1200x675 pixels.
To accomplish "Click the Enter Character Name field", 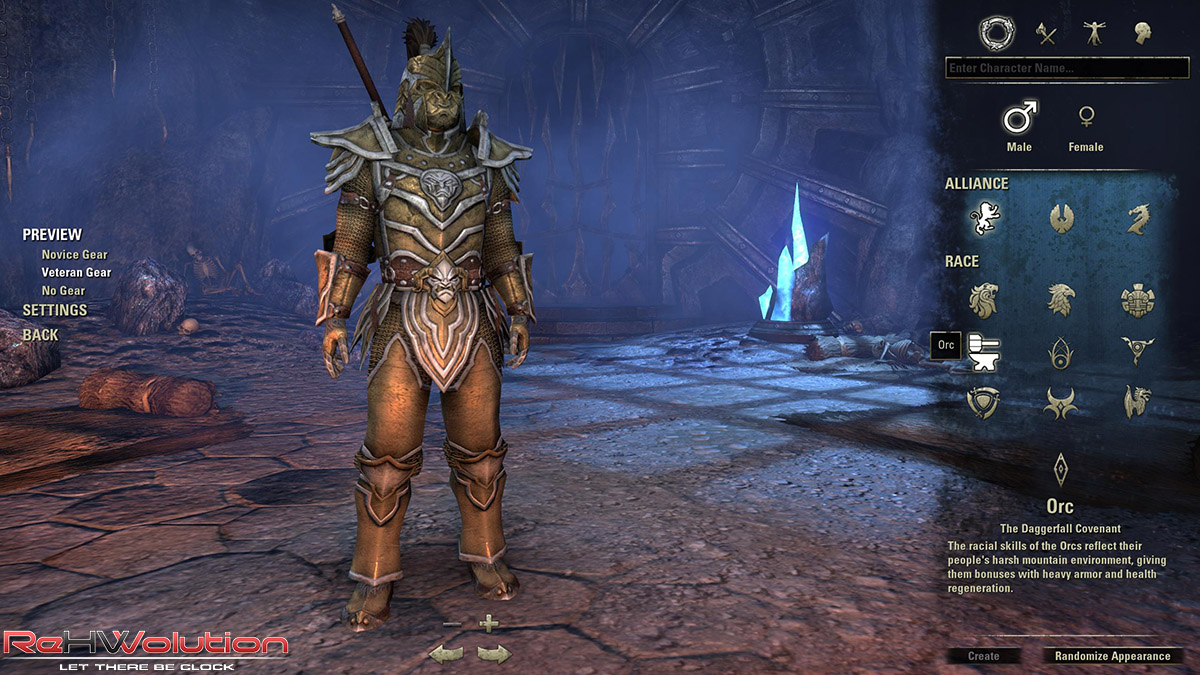I will coord(1066,68).
